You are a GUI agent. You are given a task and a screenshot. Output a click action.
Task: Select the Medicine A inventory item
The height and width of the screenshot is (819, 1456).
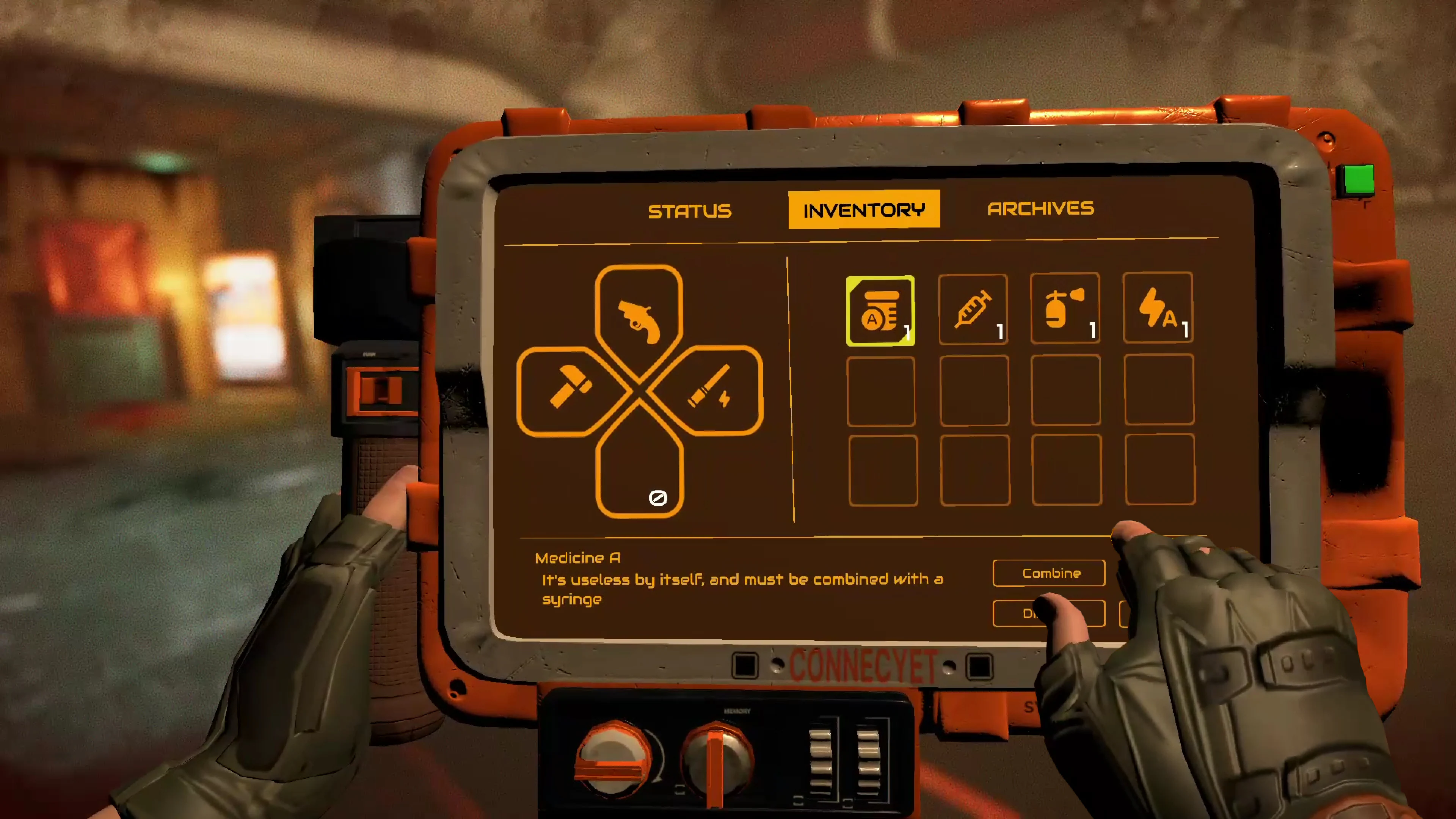pyautogui.click(x=880, y=310)
